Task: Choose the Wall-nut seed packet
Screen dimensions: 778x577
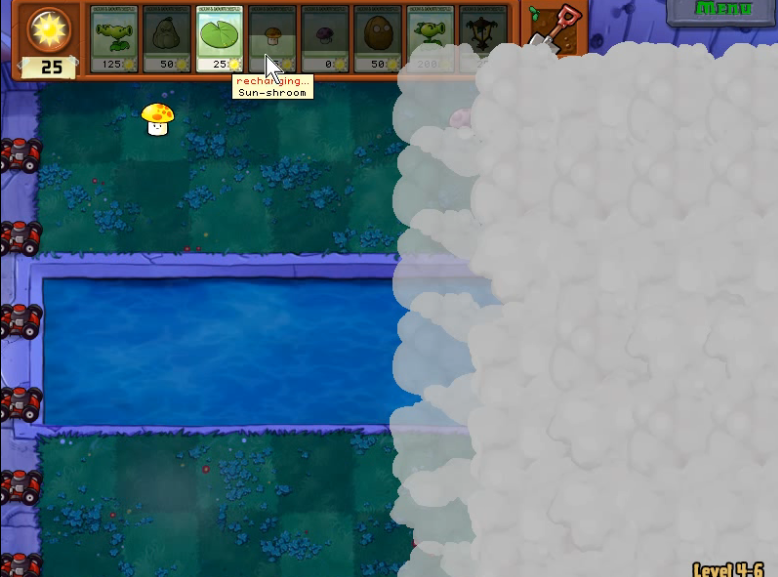Action: [378, 38]
